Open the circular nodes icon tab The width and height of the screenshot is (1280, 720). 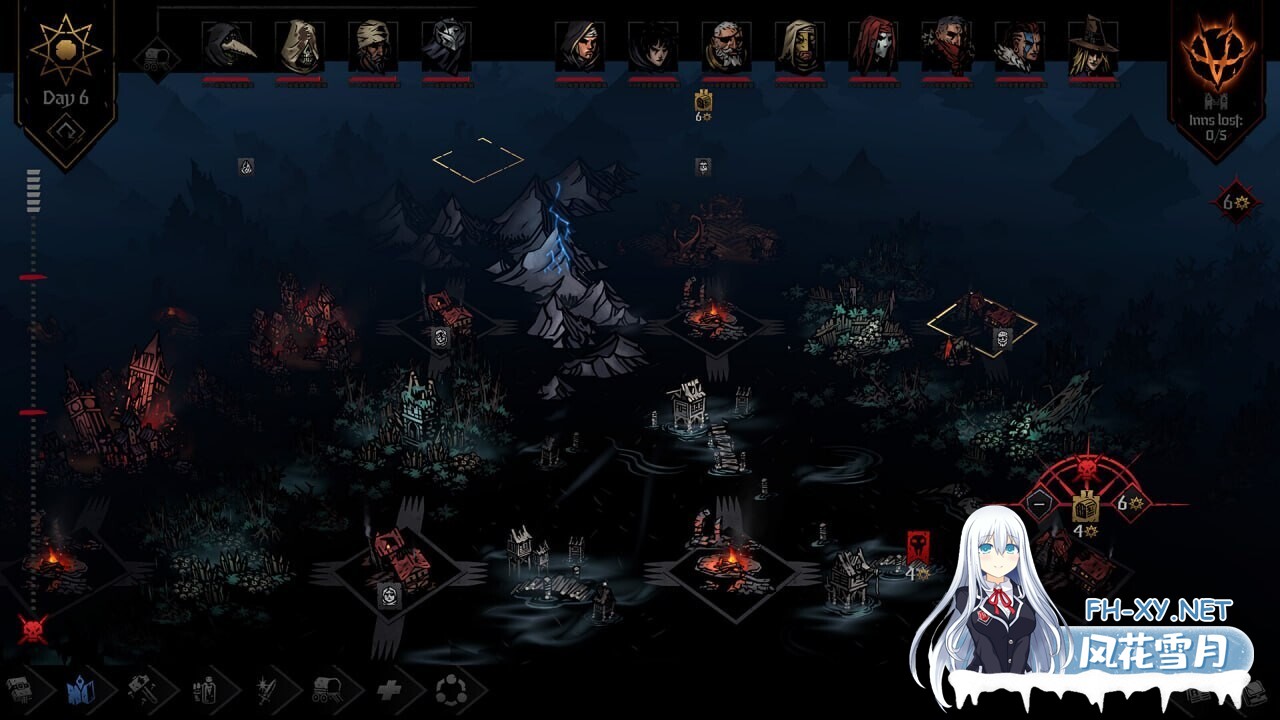[447, 688]
